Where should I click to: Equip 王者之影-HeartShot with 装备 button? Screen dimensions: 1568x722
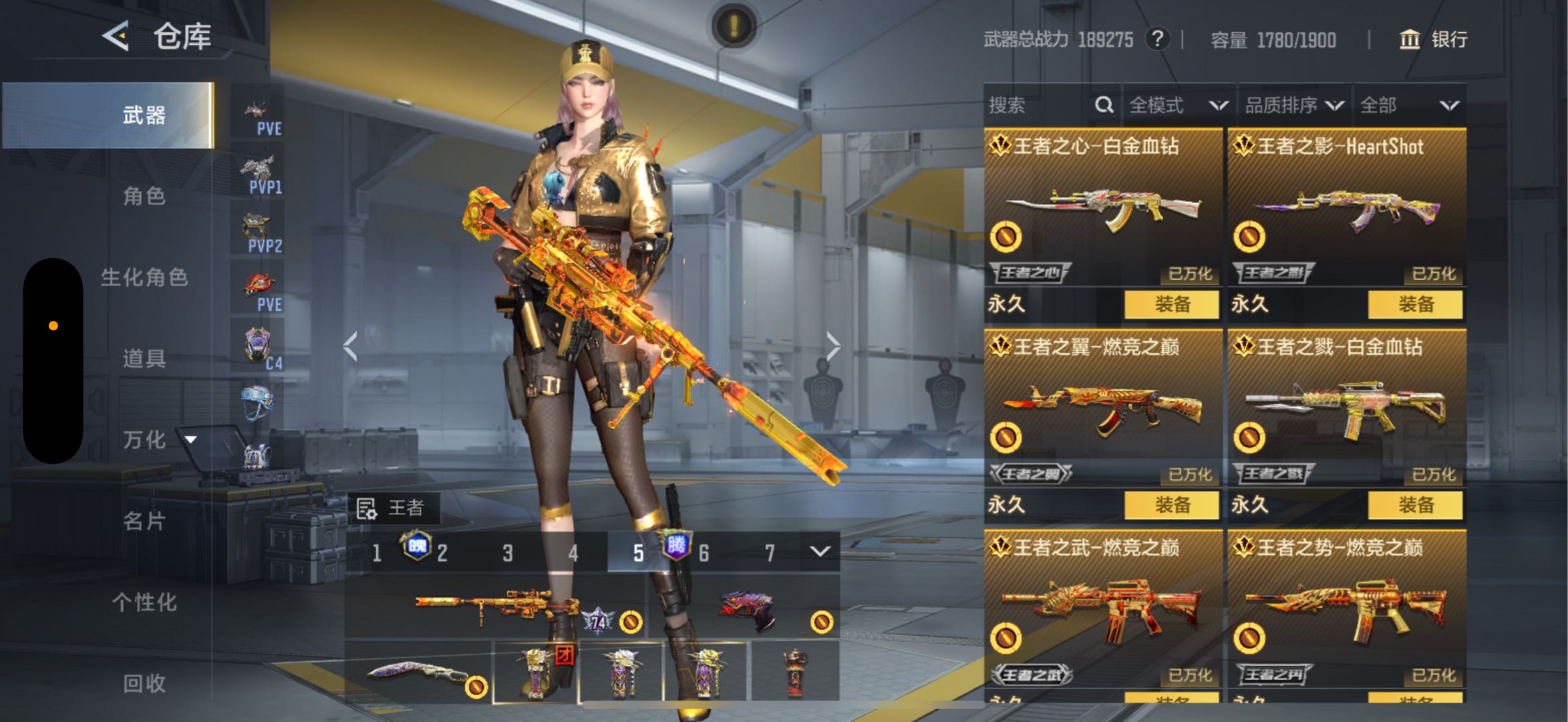1415,304
